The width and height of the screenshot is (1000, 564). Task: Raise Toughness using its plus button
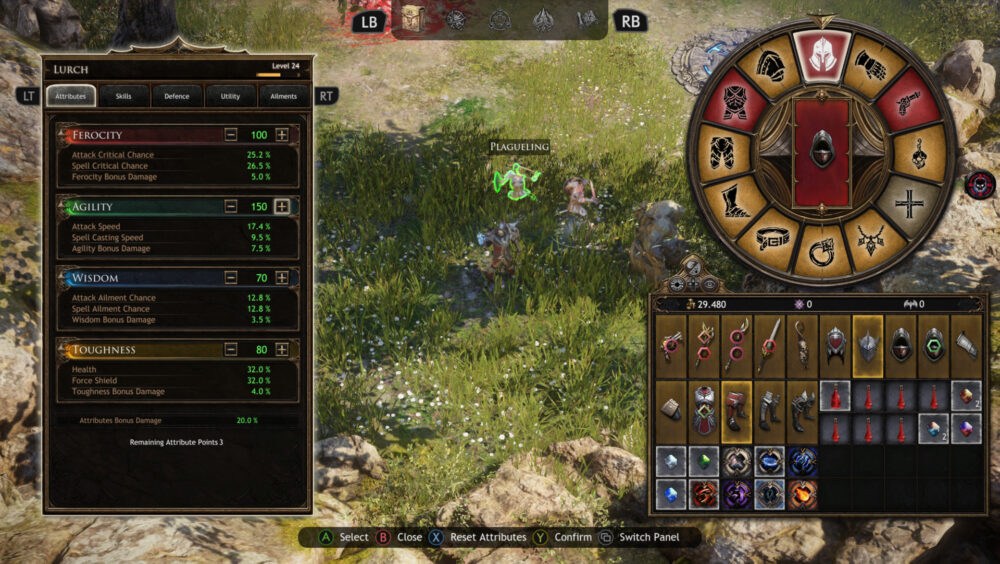pyautogui.click(x=282, y=350)
